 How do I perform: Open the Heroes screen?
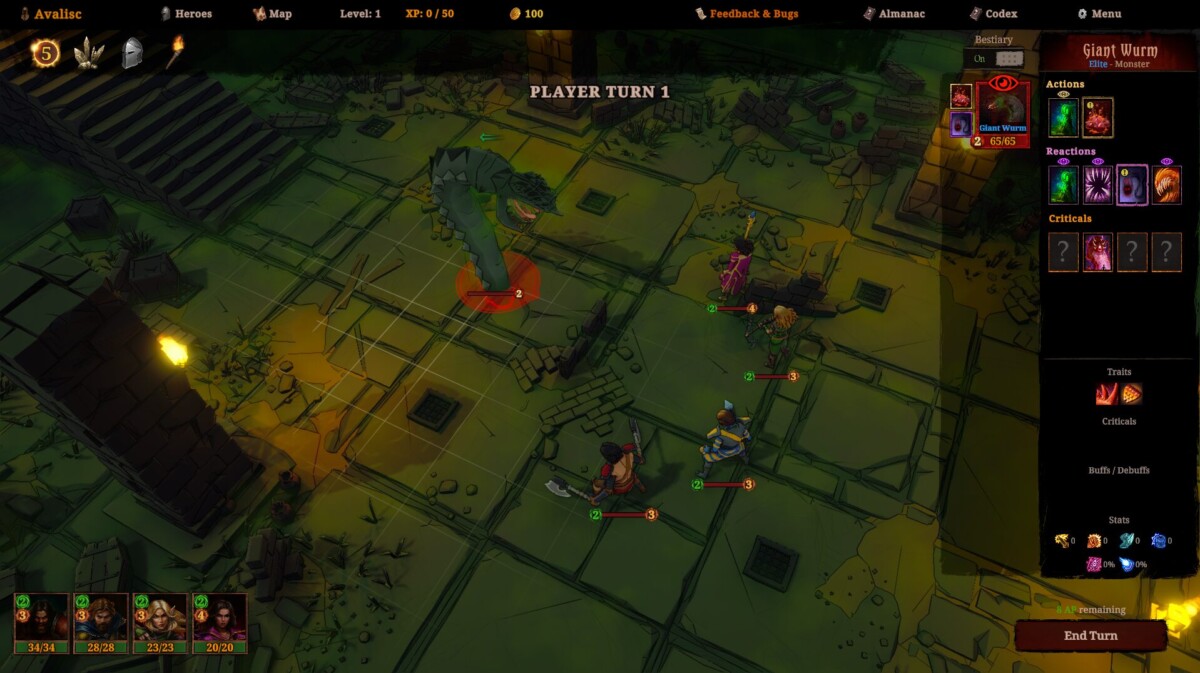tap(186, 14)
